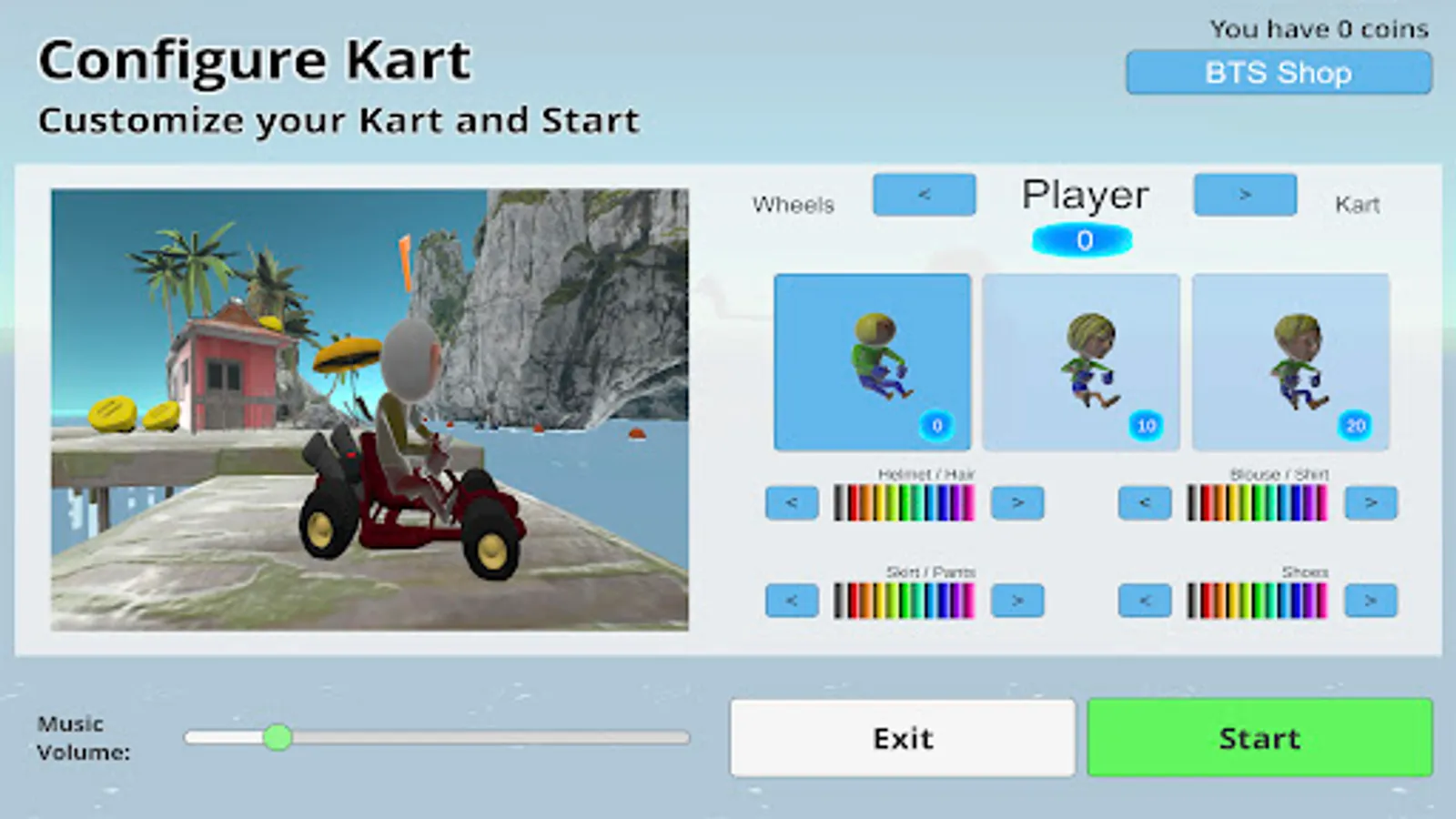Cycle back to the Wheels configuration page
The image size is (1456, 819).
click(924, 194)
